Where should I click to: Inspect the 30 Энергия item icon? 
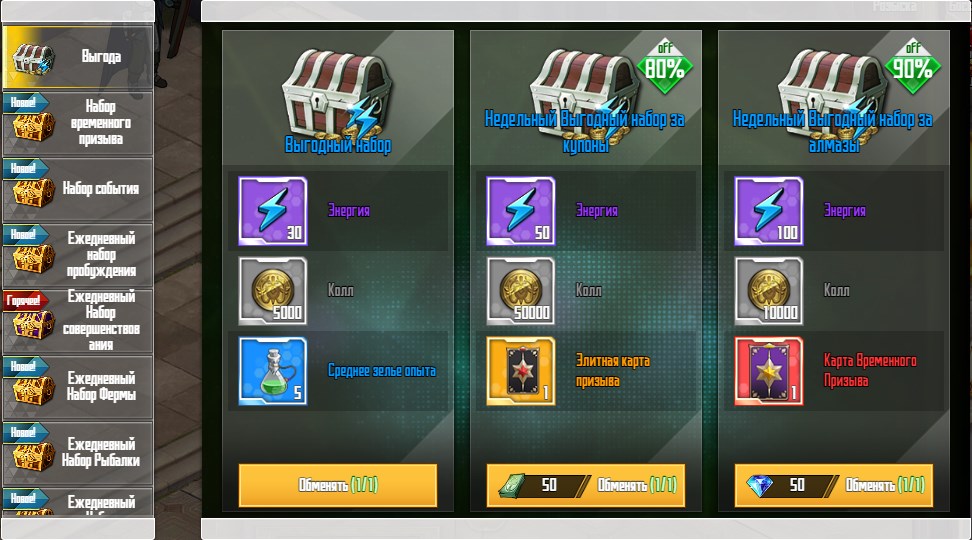click(272, 211)
